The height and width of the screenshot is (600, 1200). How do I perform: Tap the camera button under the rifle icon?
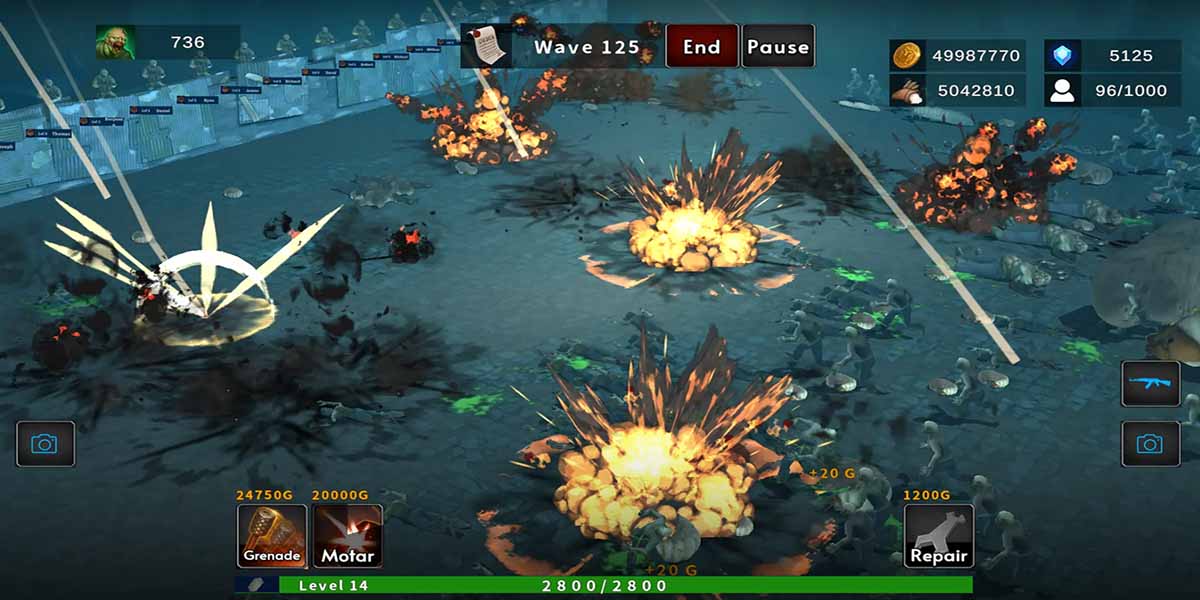[1150, 443]
